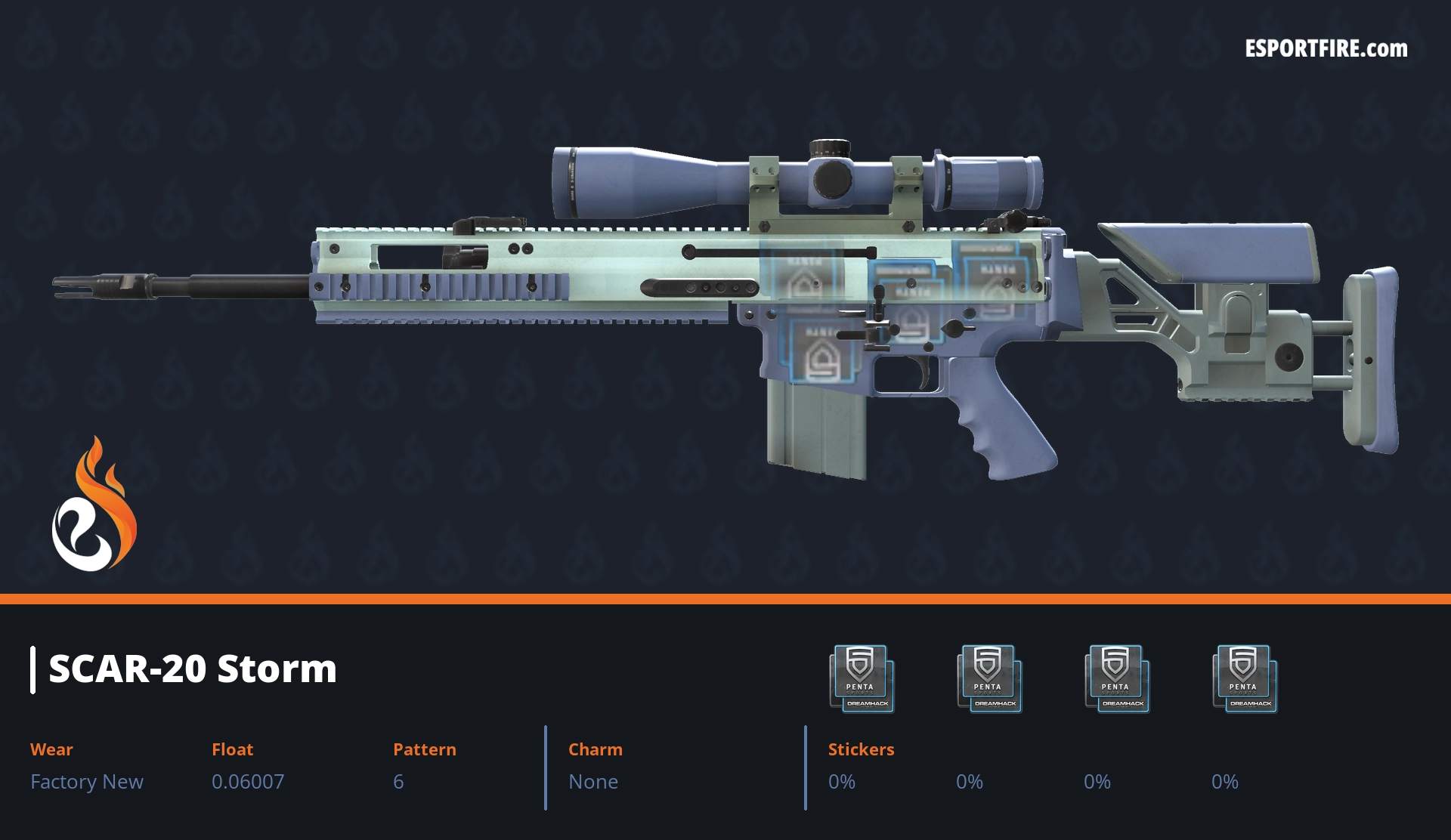
Task: Select the orange flame logo
Action: 94,507
